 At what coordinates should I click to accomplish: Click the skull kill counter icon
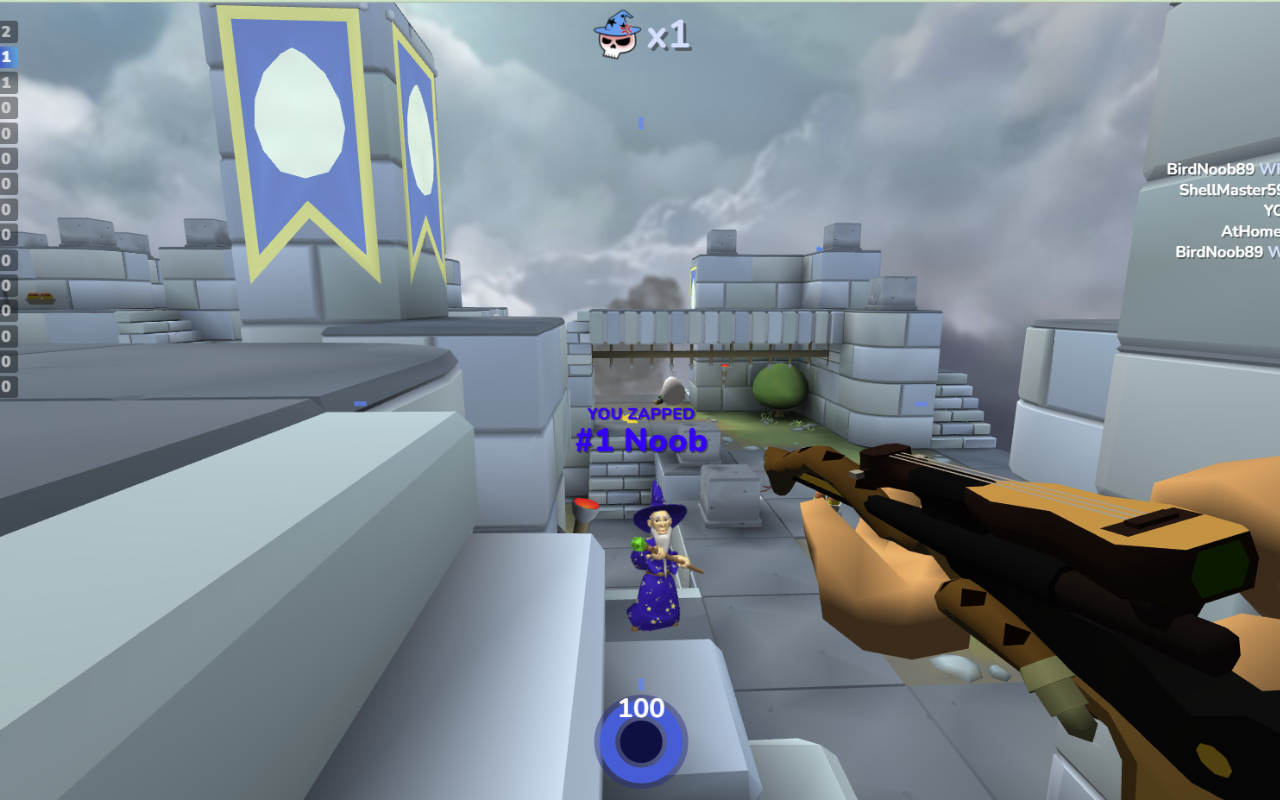[615, 41]
